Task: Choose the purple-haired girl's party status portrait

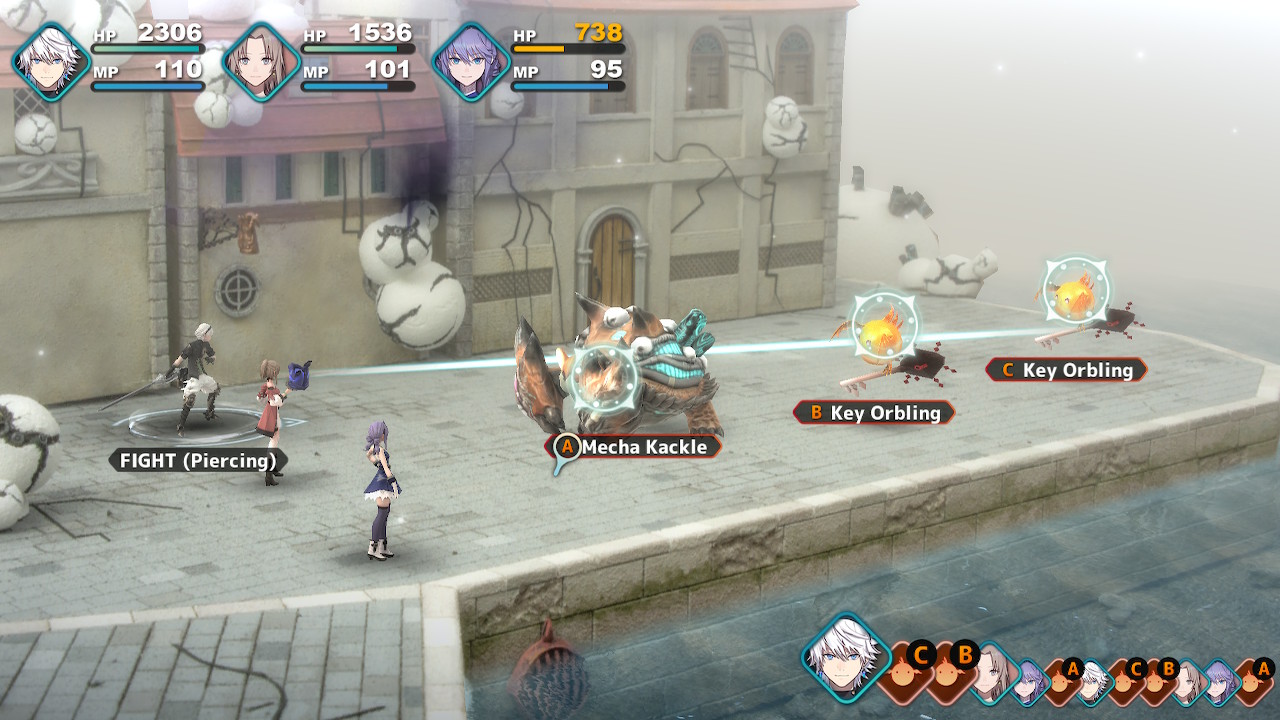Action: coord(471,62)
